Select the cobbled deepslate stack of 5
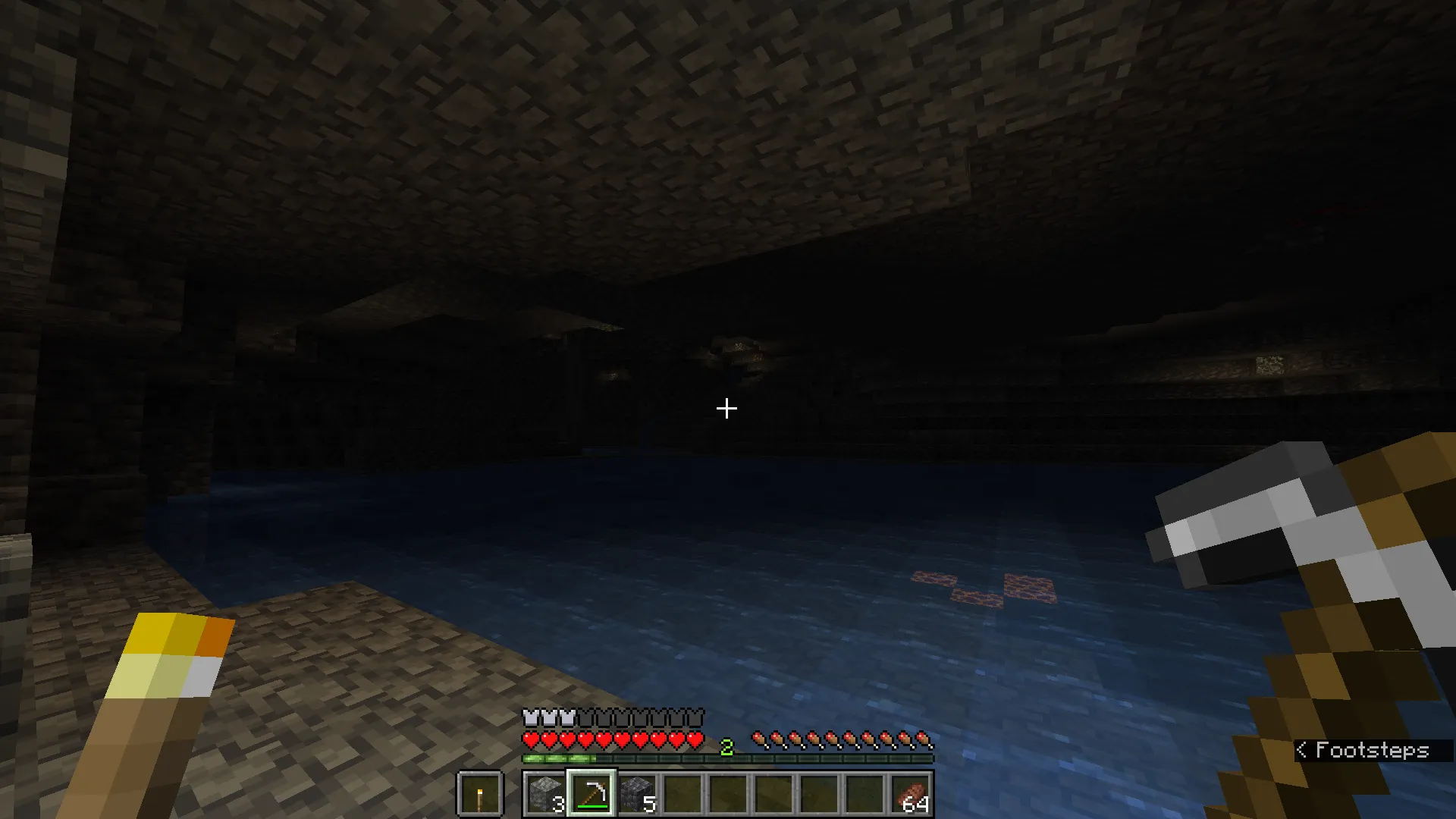The width and height of the screenshot is (1456, 819). click(x=638, y=795)
